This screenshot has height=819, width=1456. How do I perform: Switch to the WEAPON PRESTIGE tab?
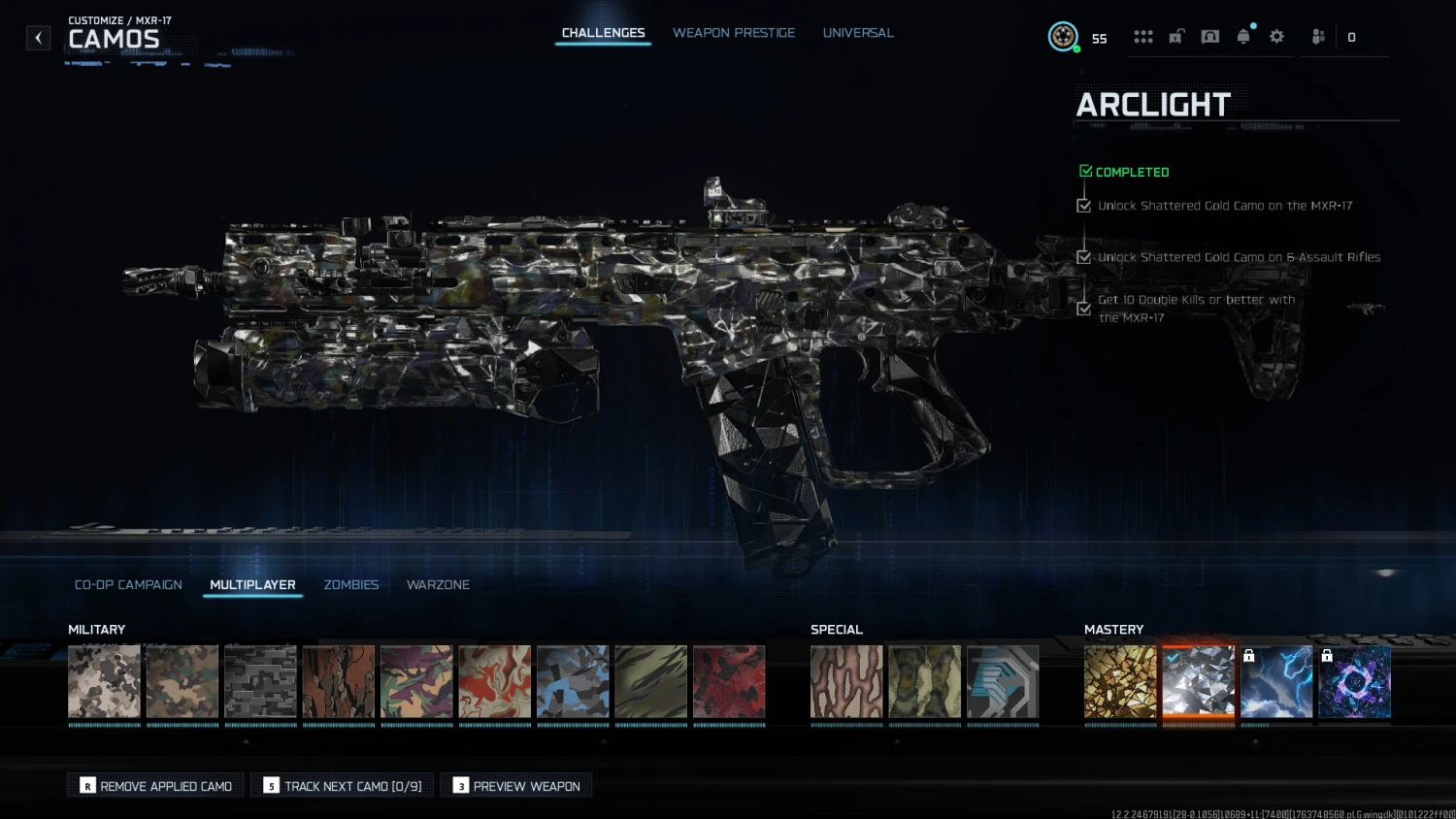(x=734, y=32)
